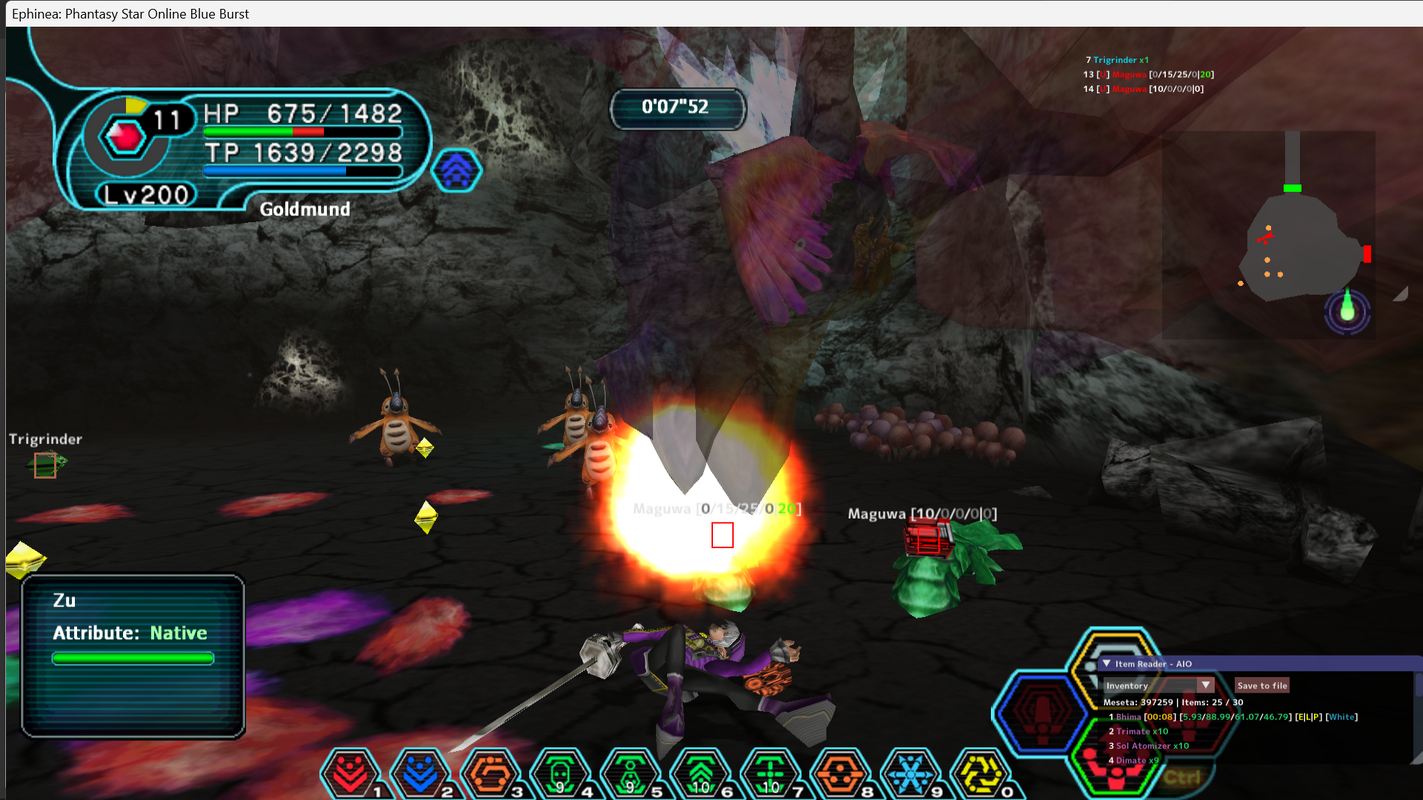Activate the red chevron technique in slot 1
Viewport: 1423px width, 800px height.
click(350, 773)
